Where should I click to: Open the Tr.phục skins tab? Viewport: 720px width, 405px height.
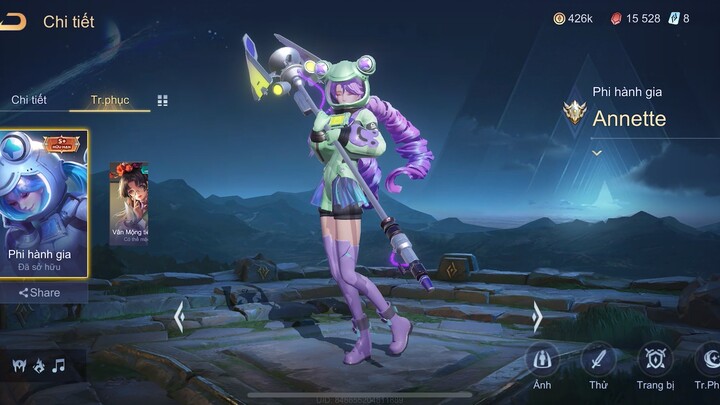pyautogui.click(x=110, y=100)
